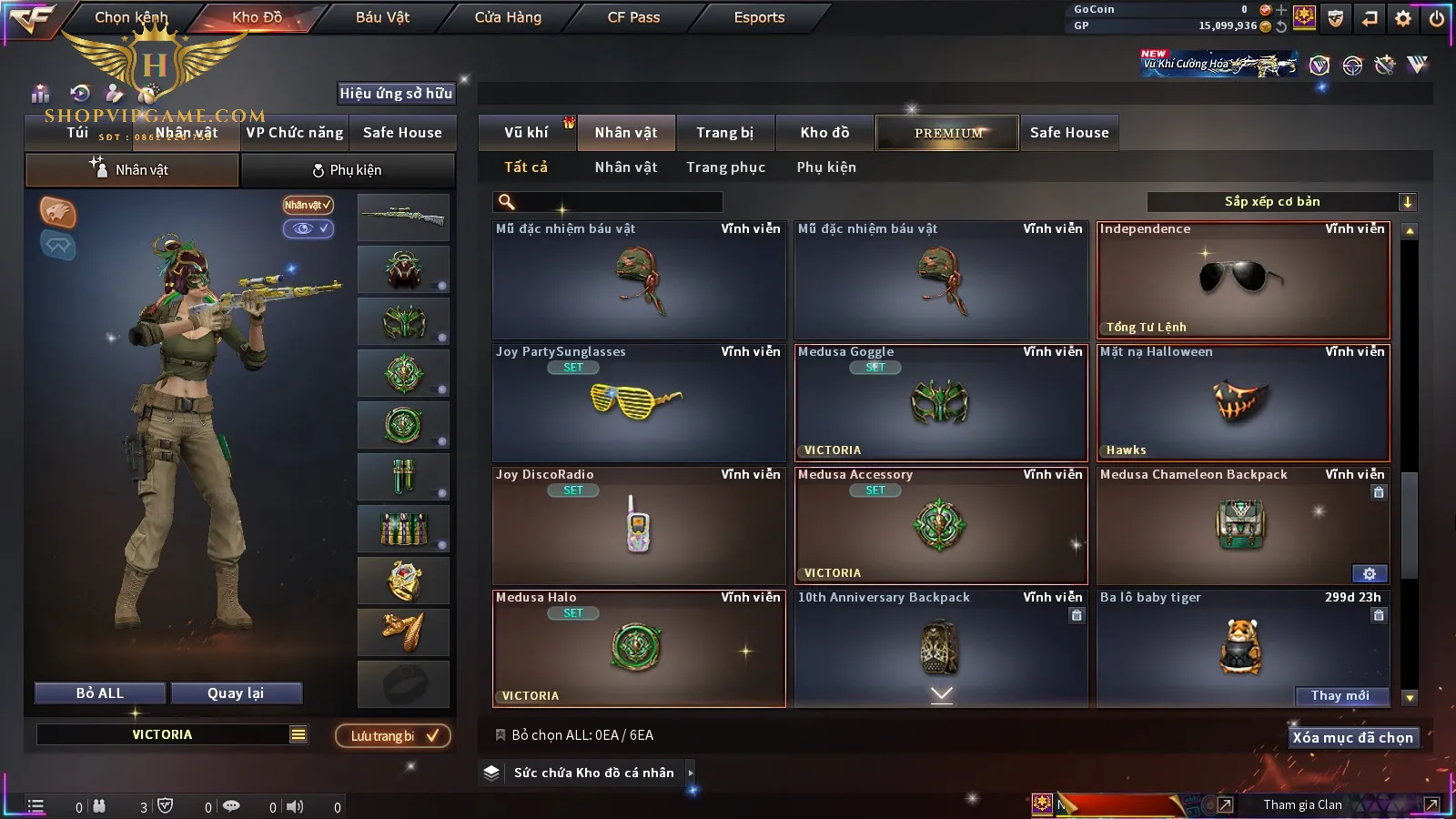Image resolution: width=1456 pixels, height=819 pixels.
Task: Open the Báu Vật menu
Action: (382, 17)
